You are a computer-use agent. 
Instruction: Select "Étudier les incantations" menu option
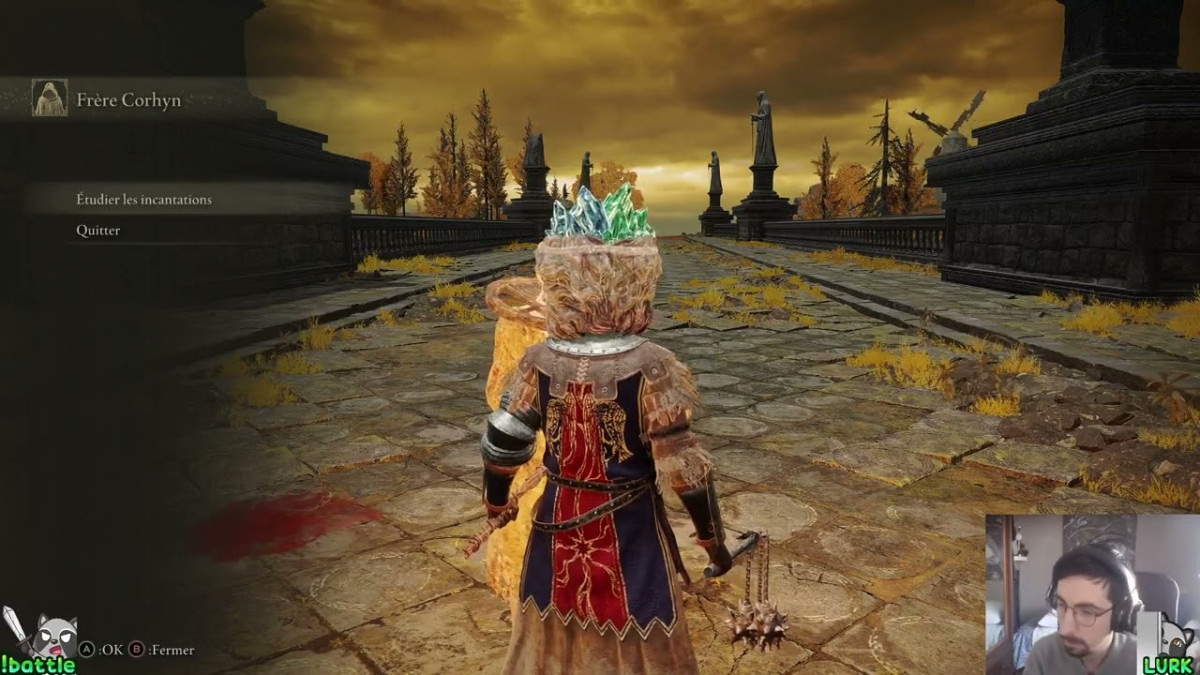click(x=144, y=200)
